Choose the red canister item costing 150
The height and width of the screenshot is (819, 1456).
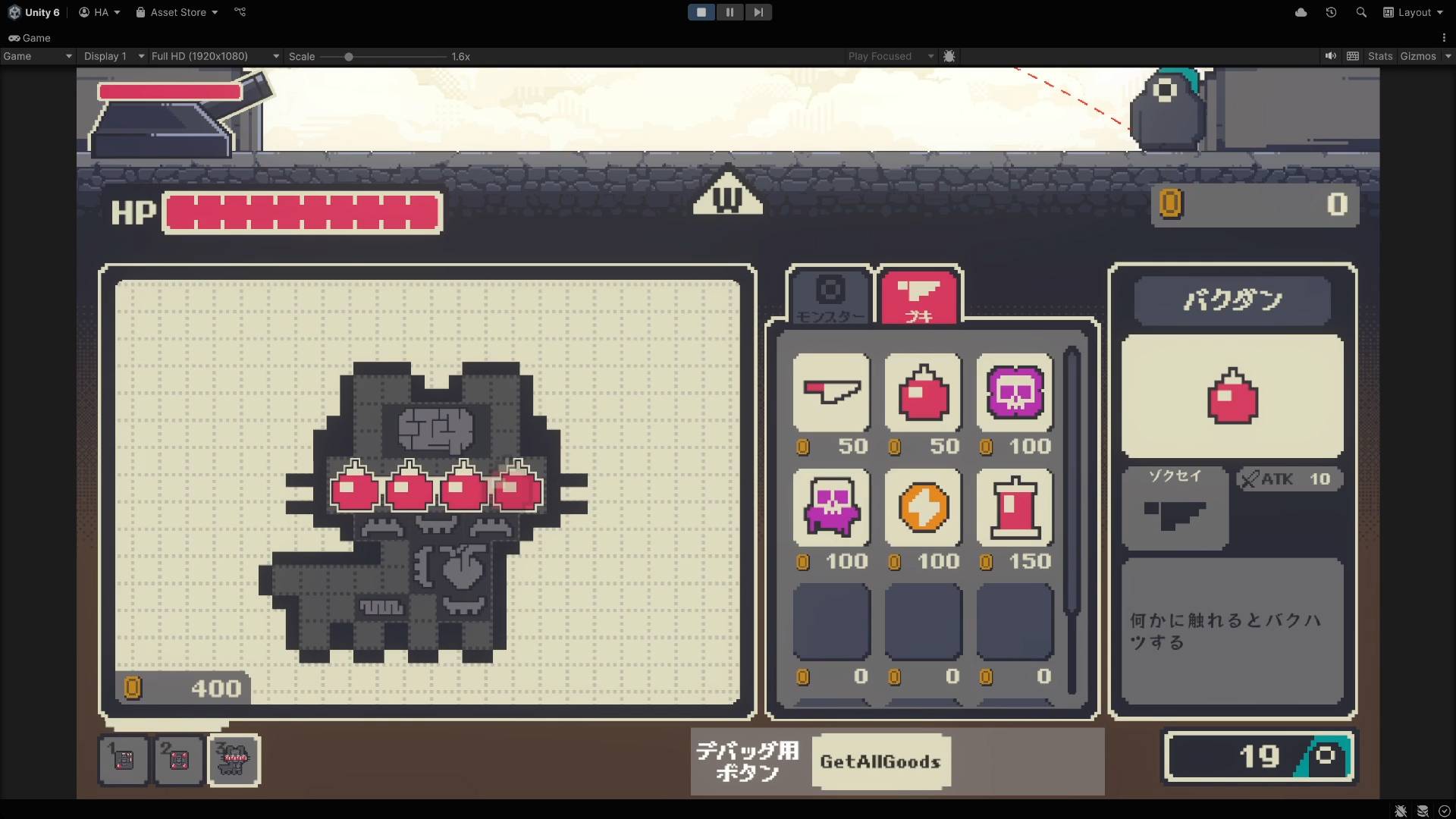[1015, 507]
